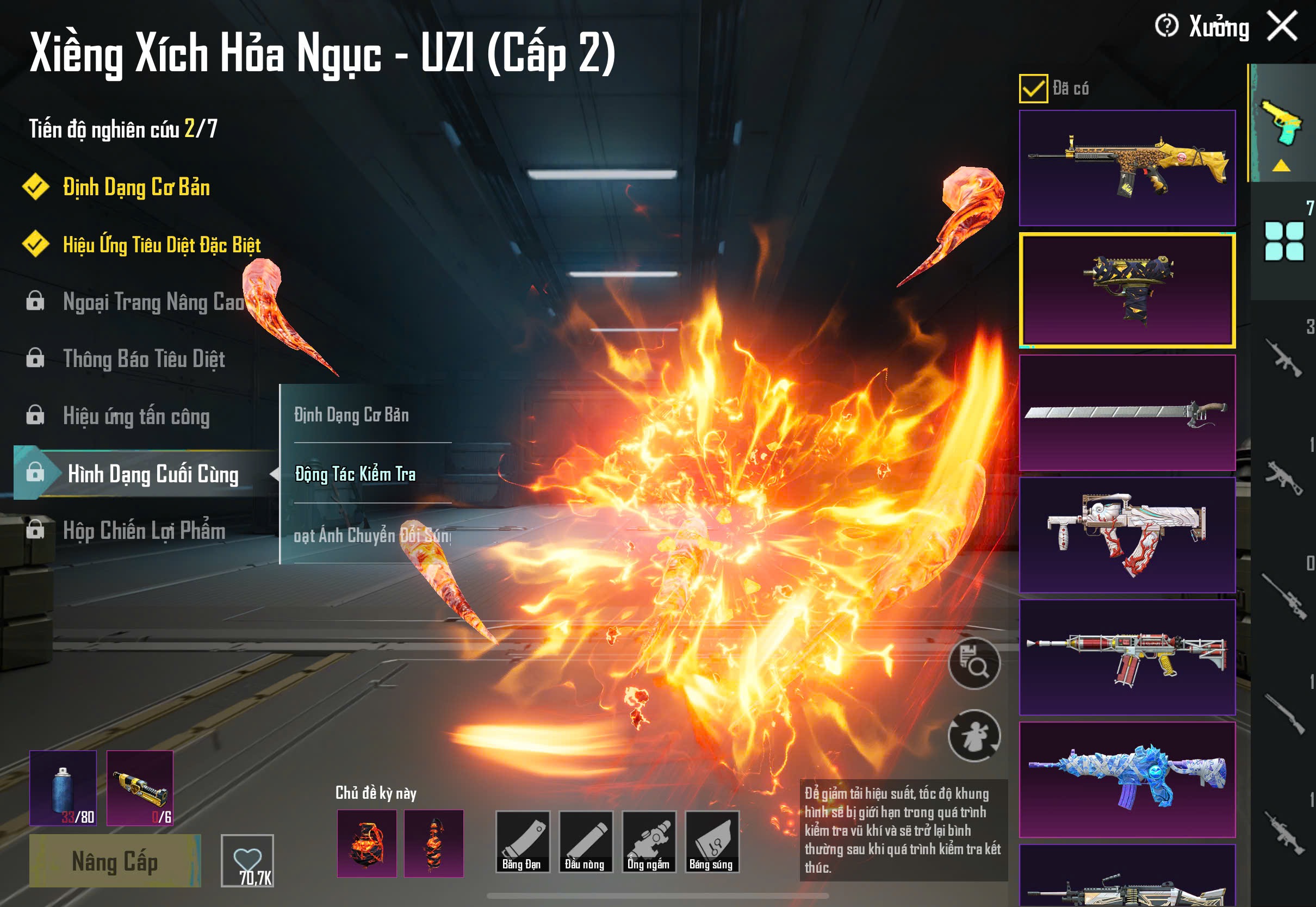The height and width of the screenshot is (907, 1316).
Task: Open the Xưởng help info icon
Action: pyautogui.click(x=1166, y=26)
